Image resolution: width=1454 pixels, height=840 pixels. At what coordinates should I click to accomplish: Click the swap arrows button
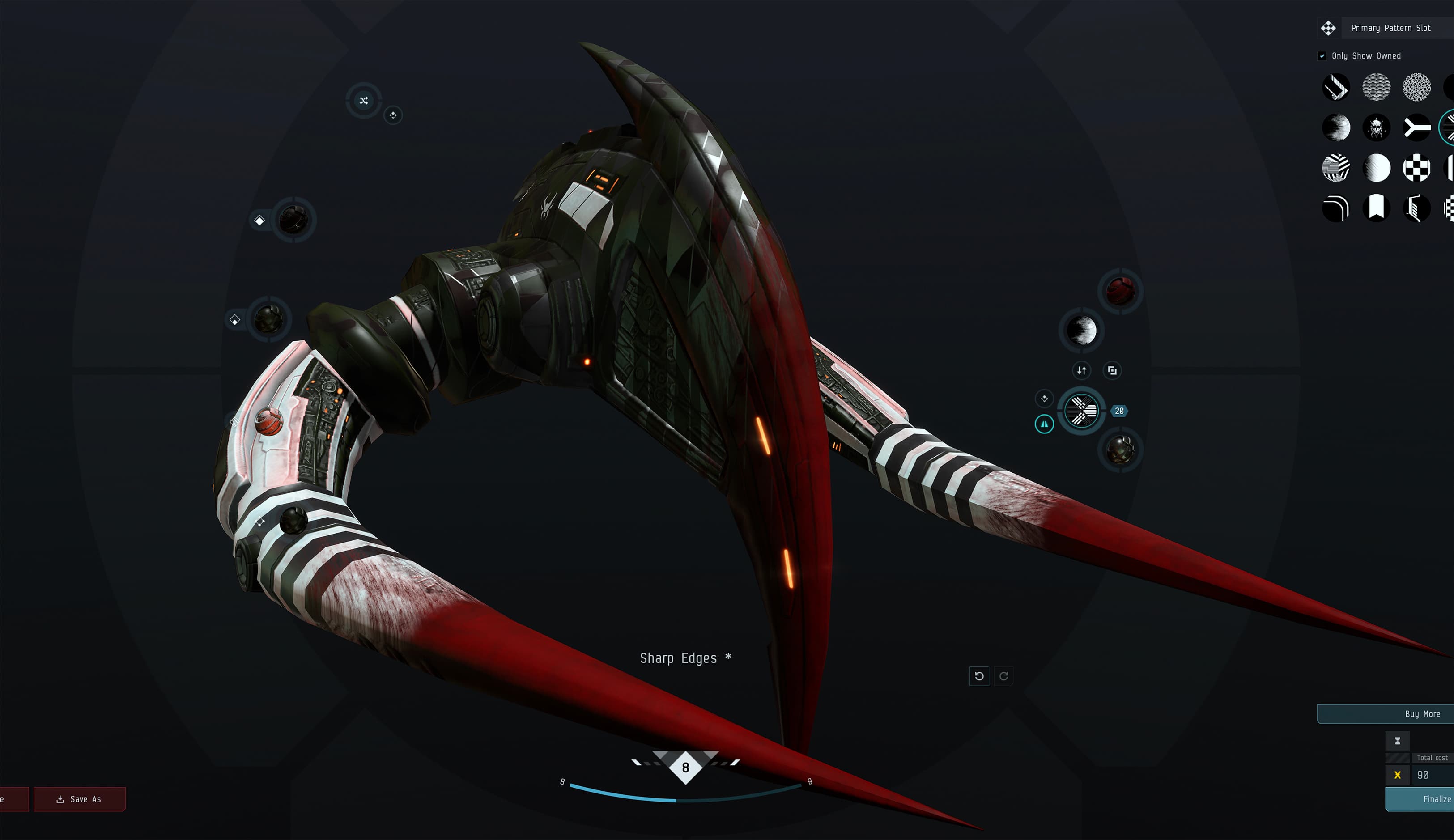[x=1081, y=370]
